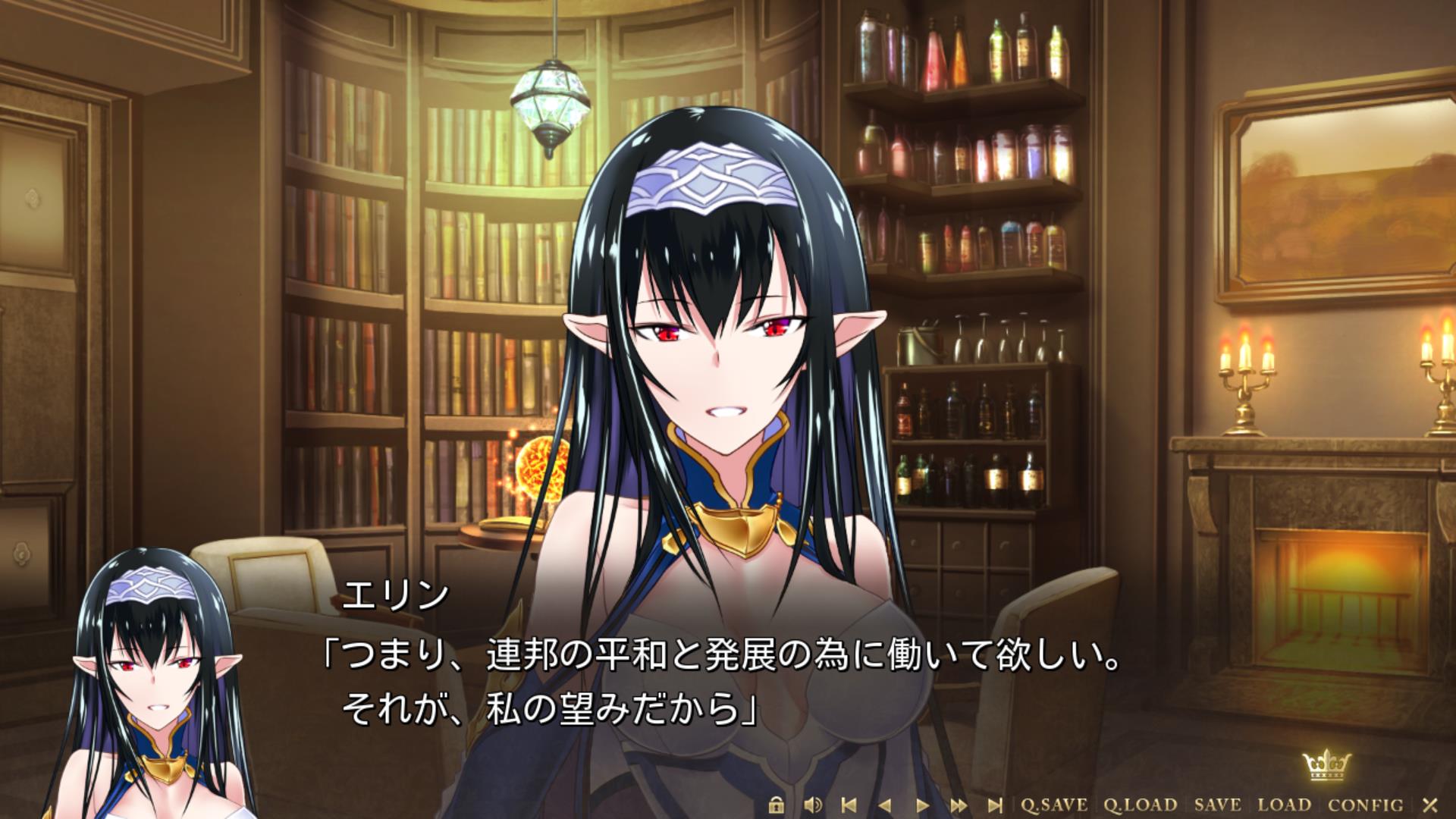Quick load with Q.LOAD
Viewport: 1456px width, 819px height.
[x=1140, y=805]
